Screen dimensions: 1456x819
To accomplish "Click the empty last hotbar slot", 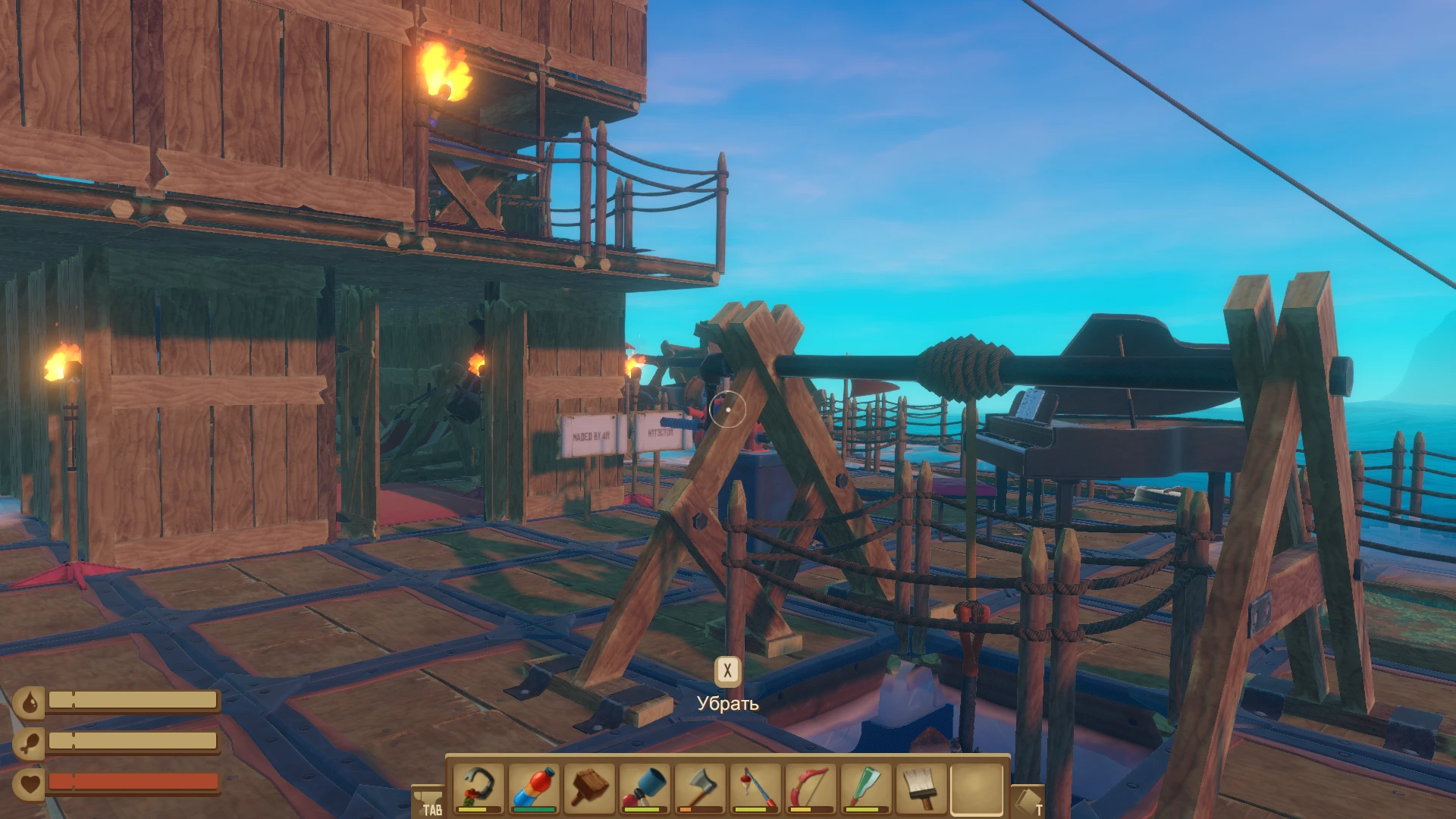I will [x=976, y=787].
